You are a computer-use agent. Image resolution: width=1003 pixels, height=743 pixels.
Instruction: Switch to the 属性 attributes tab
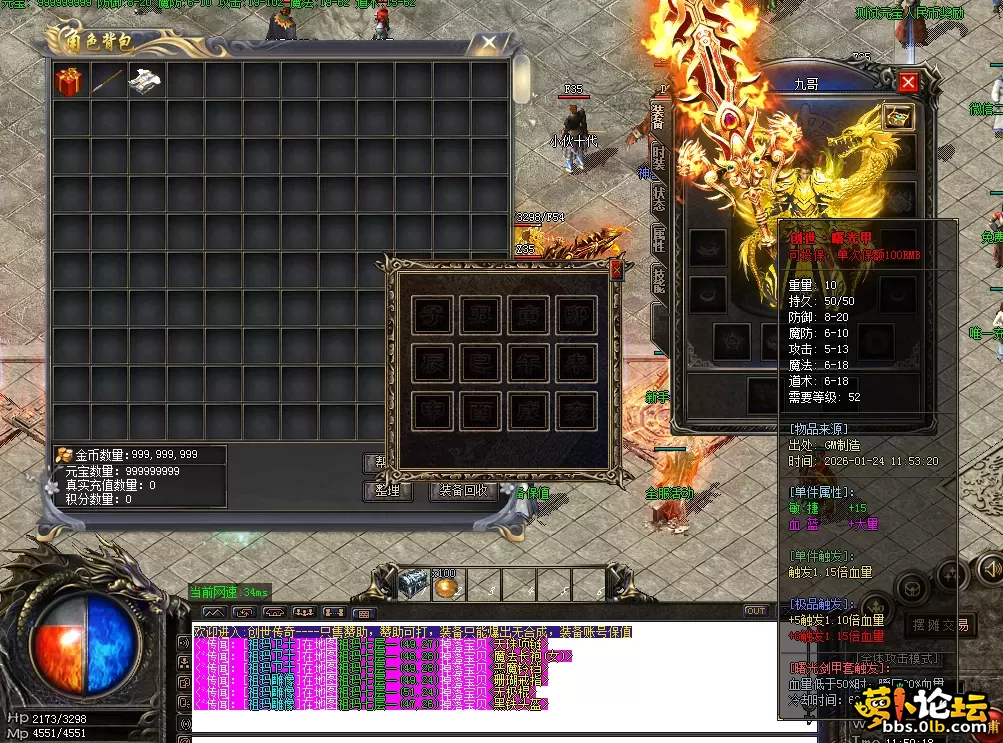[659, 236]
